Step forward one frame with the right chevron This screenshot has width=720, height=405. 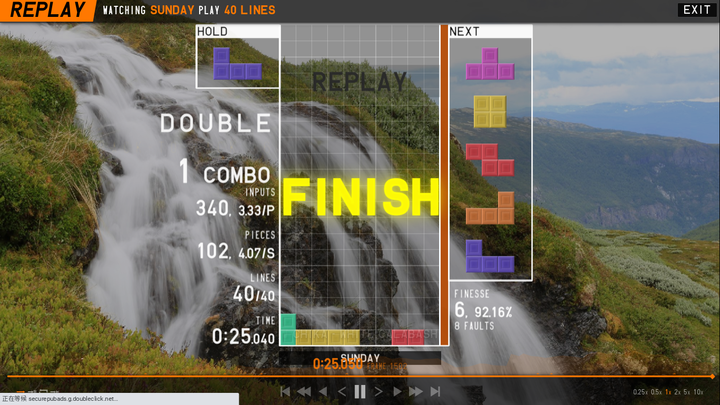pos(379,392)
